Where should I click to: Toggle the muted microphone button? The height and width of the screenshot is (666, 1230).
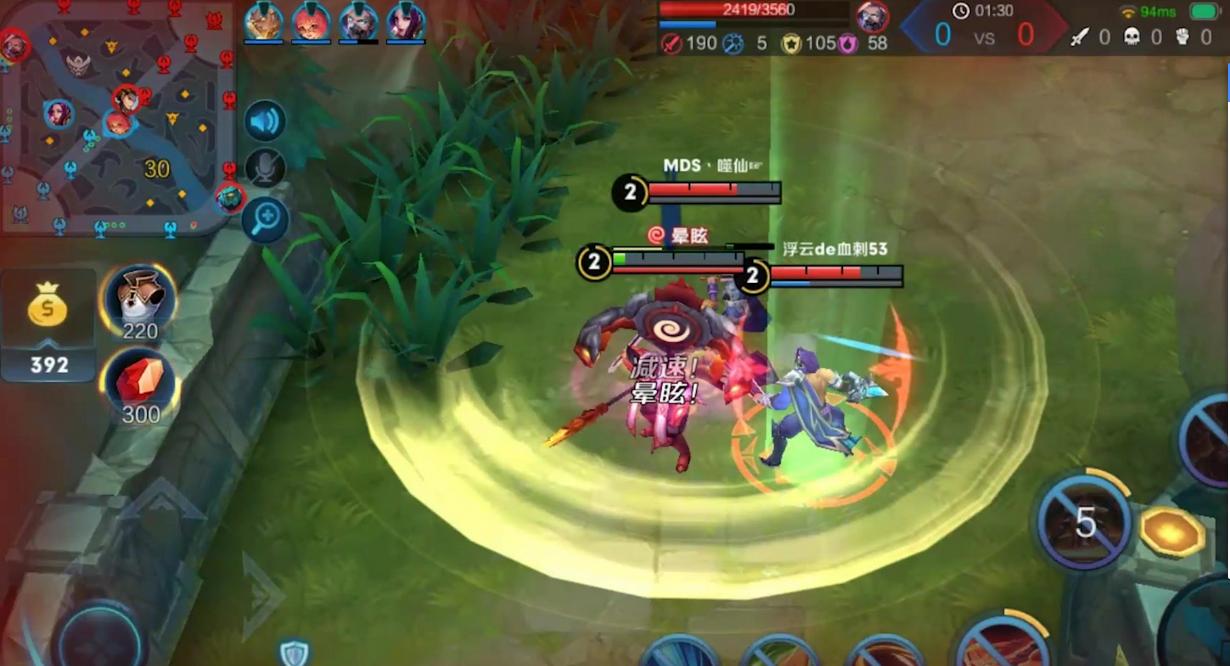click(x=265, y=168)
